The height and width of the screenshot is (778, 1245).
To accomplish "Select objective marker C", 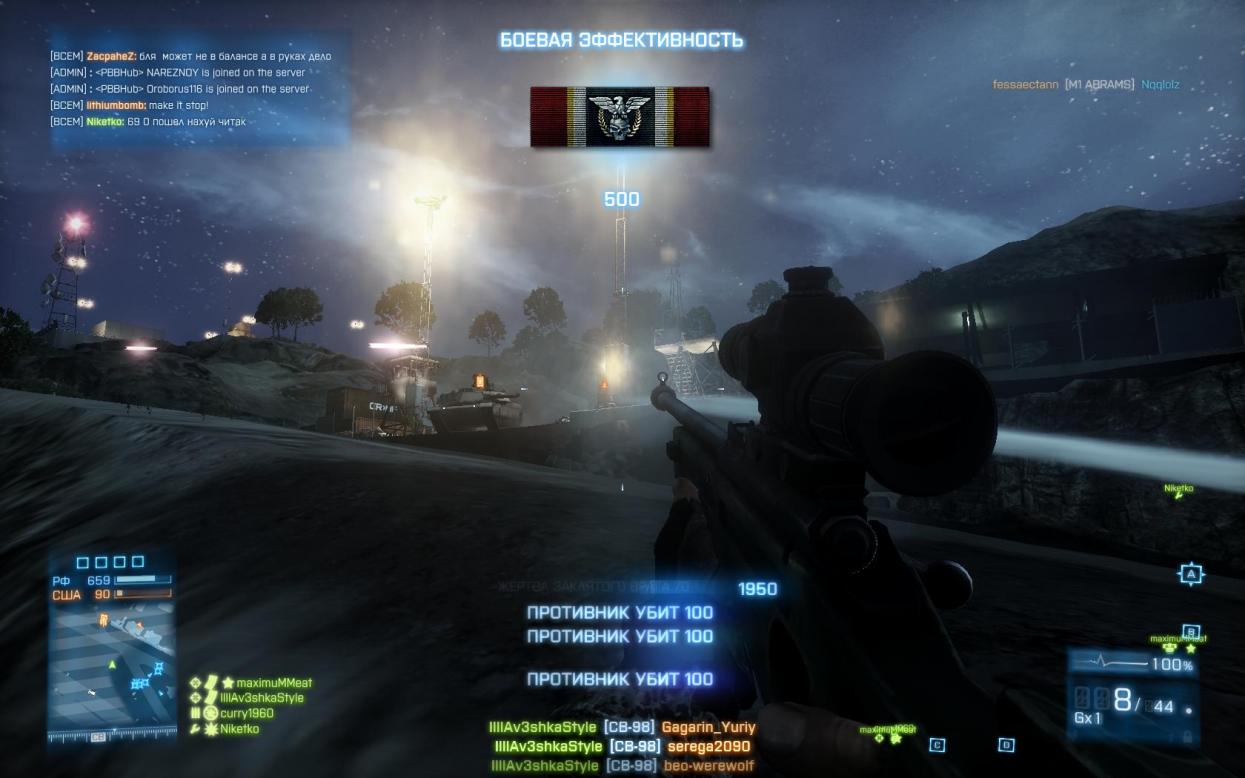I will point(937,744).
